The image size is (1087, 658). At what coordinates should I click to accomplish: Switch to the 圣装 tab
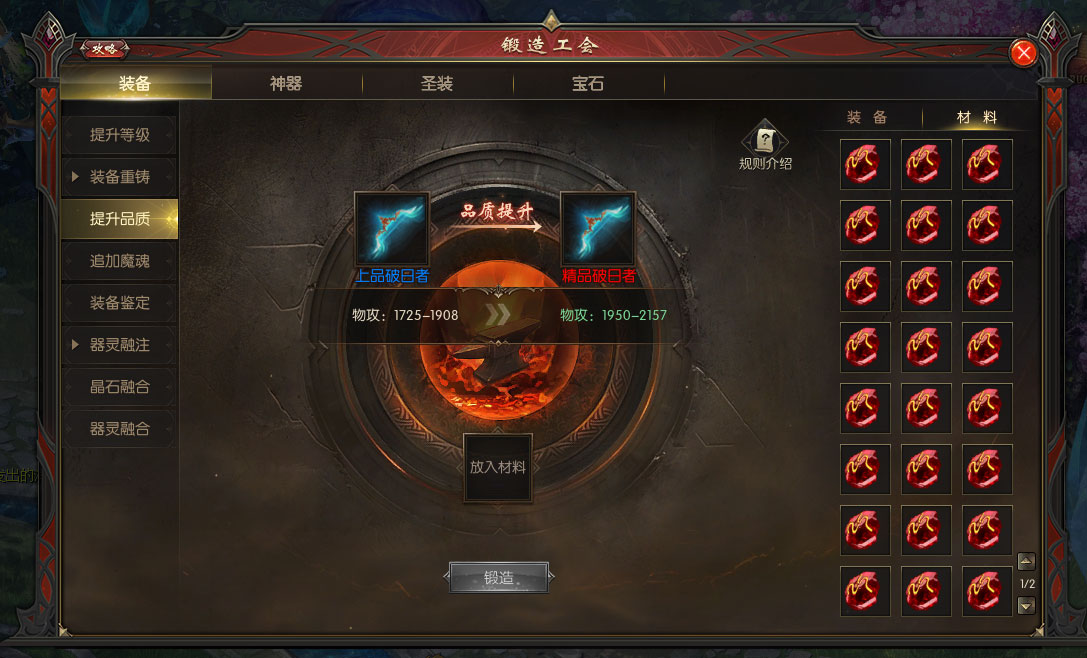pyautogui.click(x=437, y=84)
